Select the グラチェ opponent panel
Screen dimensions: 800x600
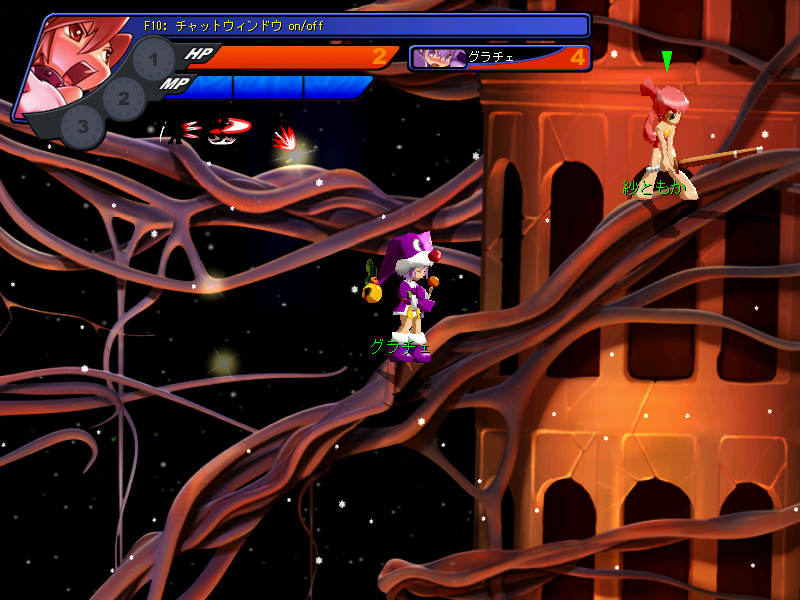click(500, 57)
